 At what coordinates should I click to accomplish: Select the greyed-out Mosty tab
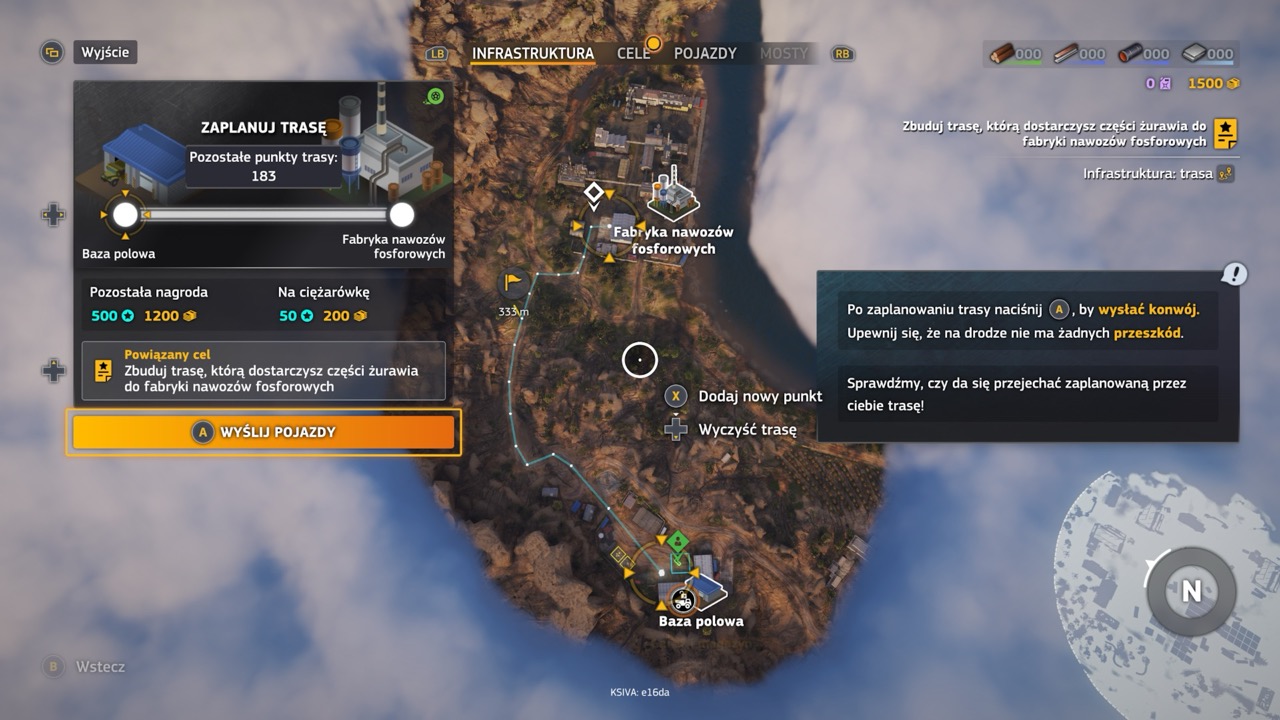tap(783, 53)
